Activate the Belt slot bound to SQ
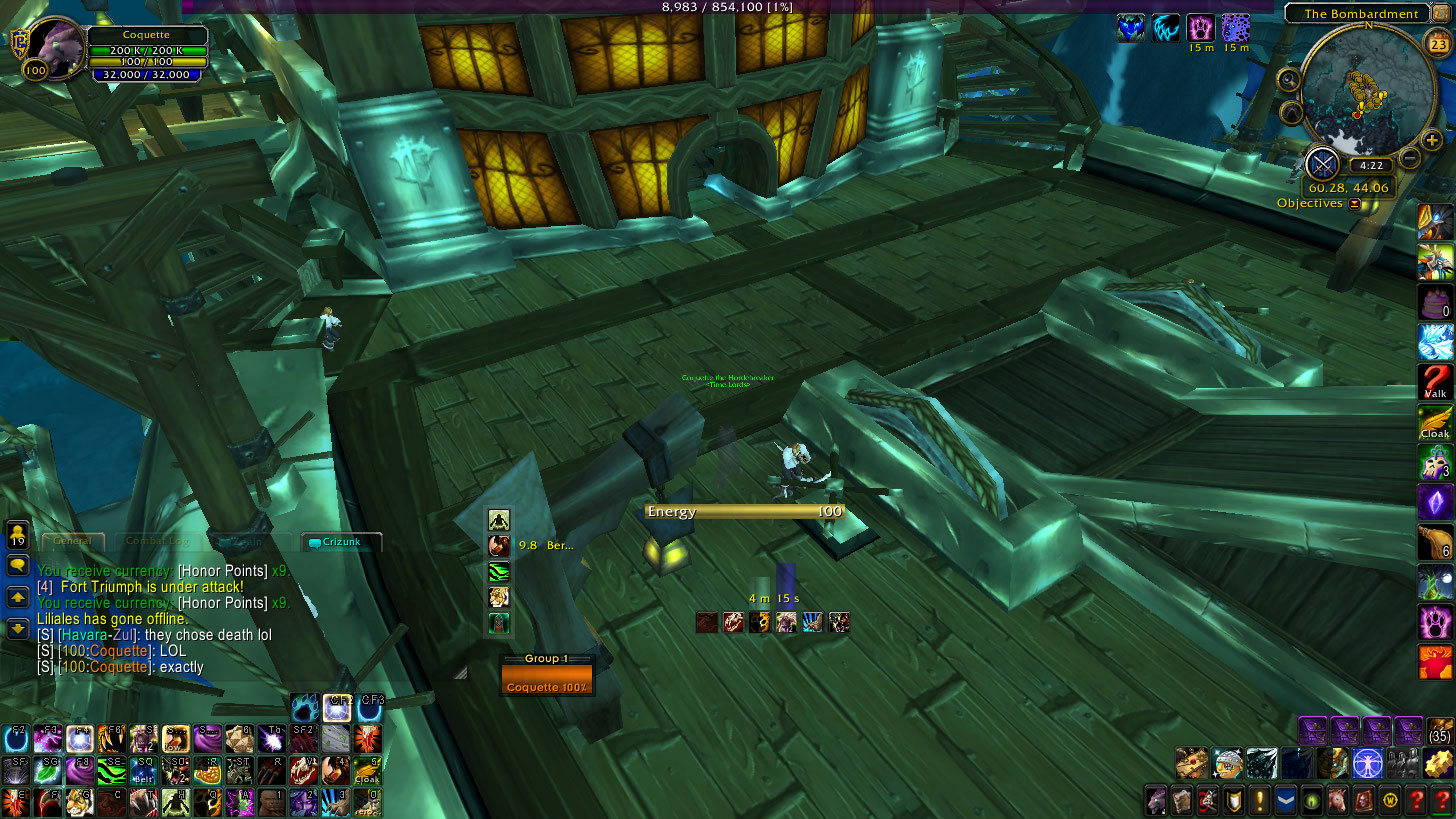The height and width of the screenshot is (819, 1456). click(144, 771)
